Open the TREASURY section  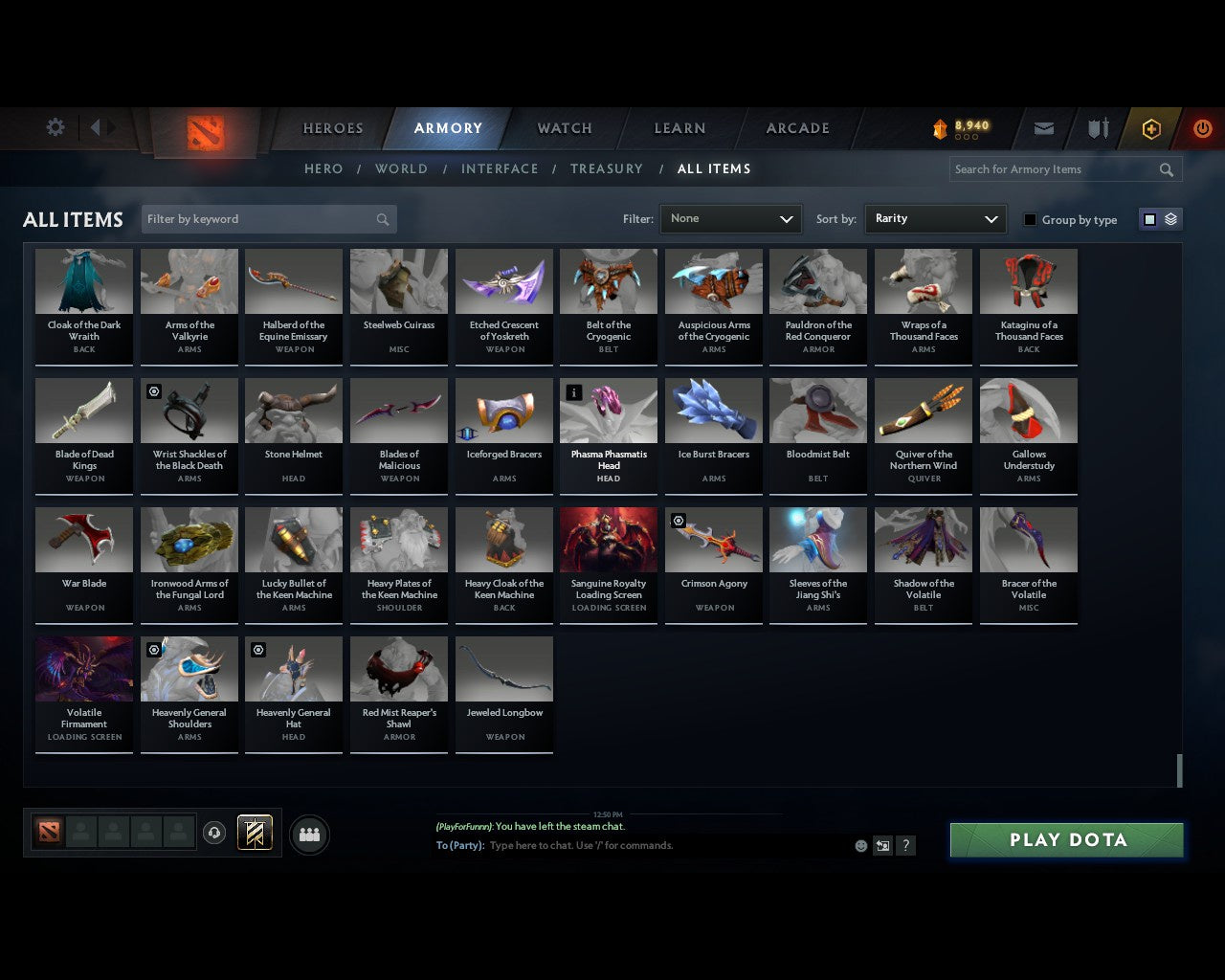[x=607, y=168]
